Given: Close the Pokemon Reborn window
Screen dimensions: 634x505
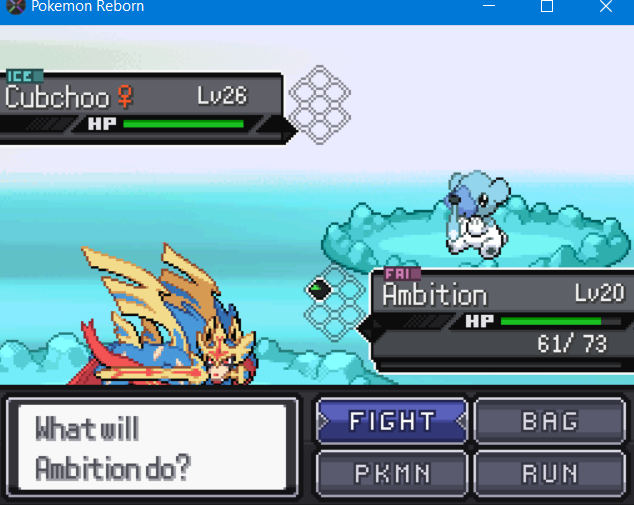Looking at the screenshot, I should (x=606, y=7).
